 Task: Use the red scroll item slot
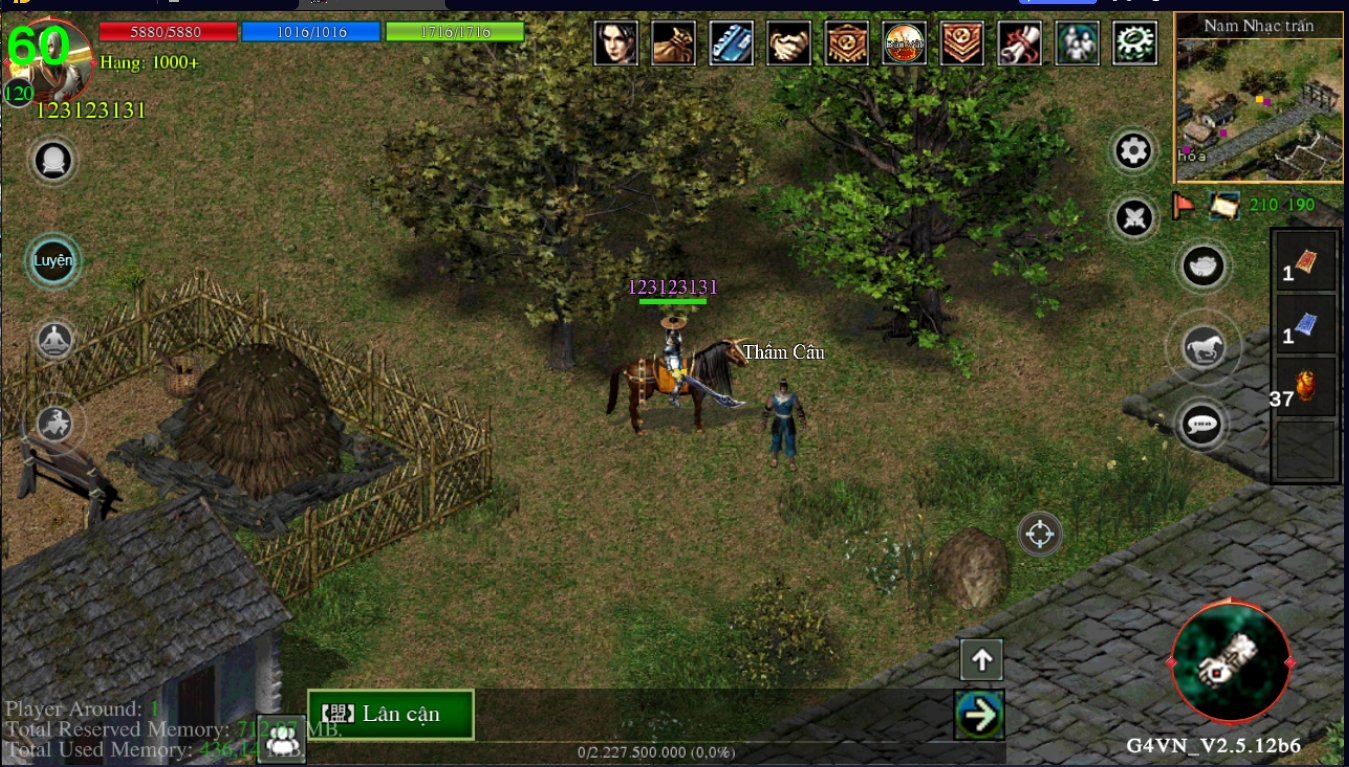pyautogui.click(x=1305, y=263)
